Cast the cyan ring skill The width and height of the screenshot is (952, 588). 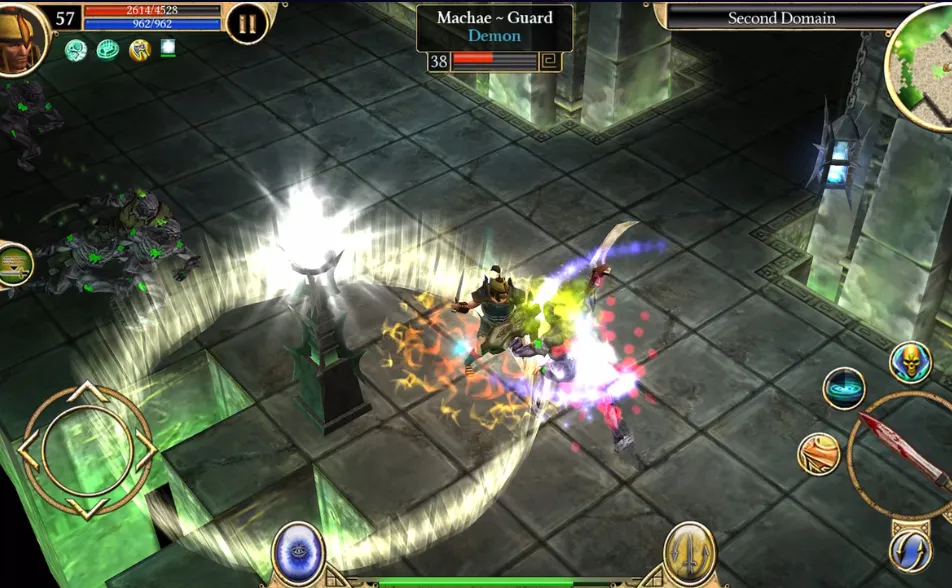(x=843, y=388)
